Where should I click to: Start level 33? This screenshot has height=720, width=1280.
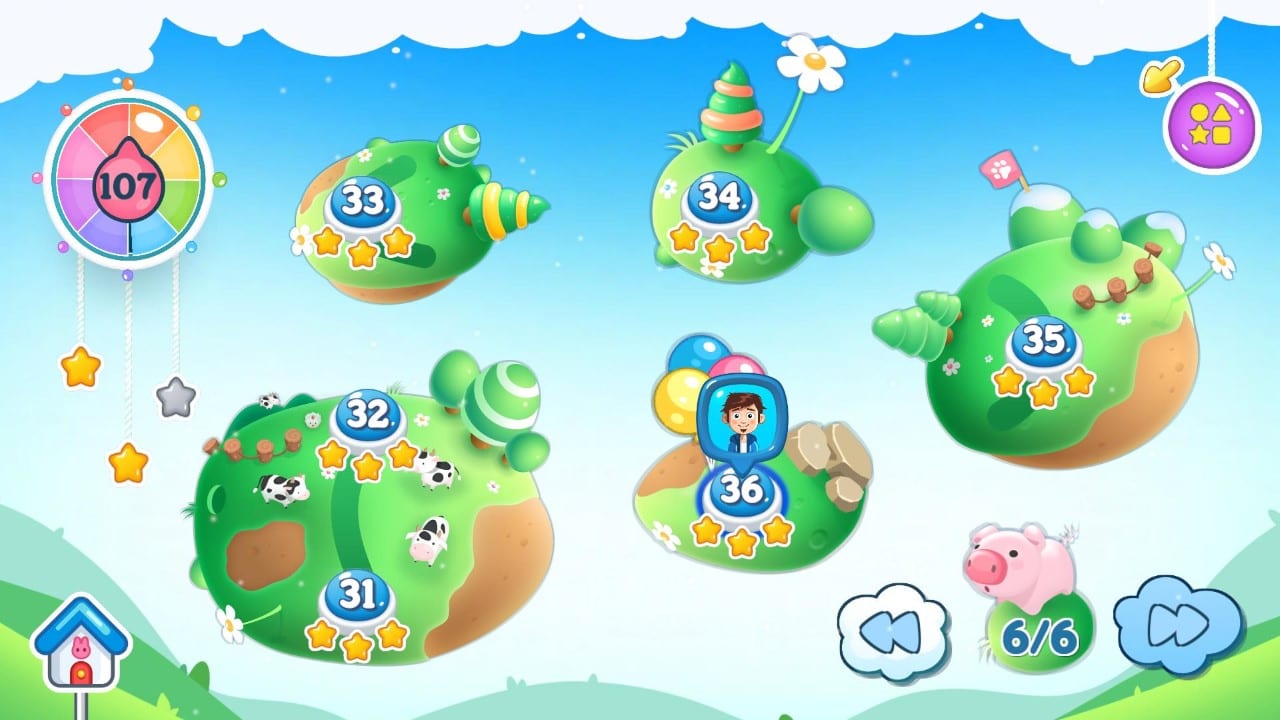click(363, 197)
